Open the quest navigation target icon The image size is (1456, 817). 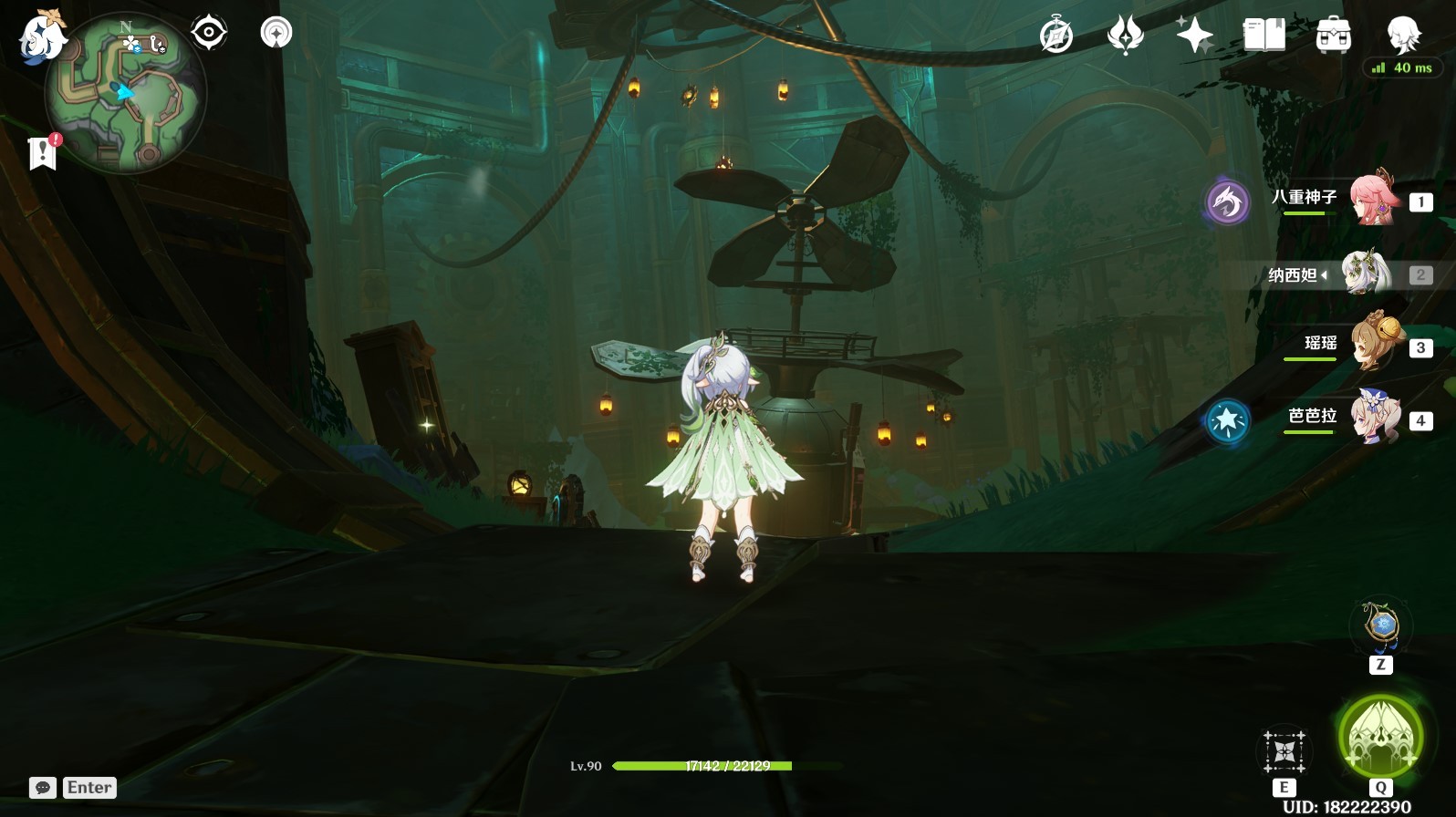[209, 33]
